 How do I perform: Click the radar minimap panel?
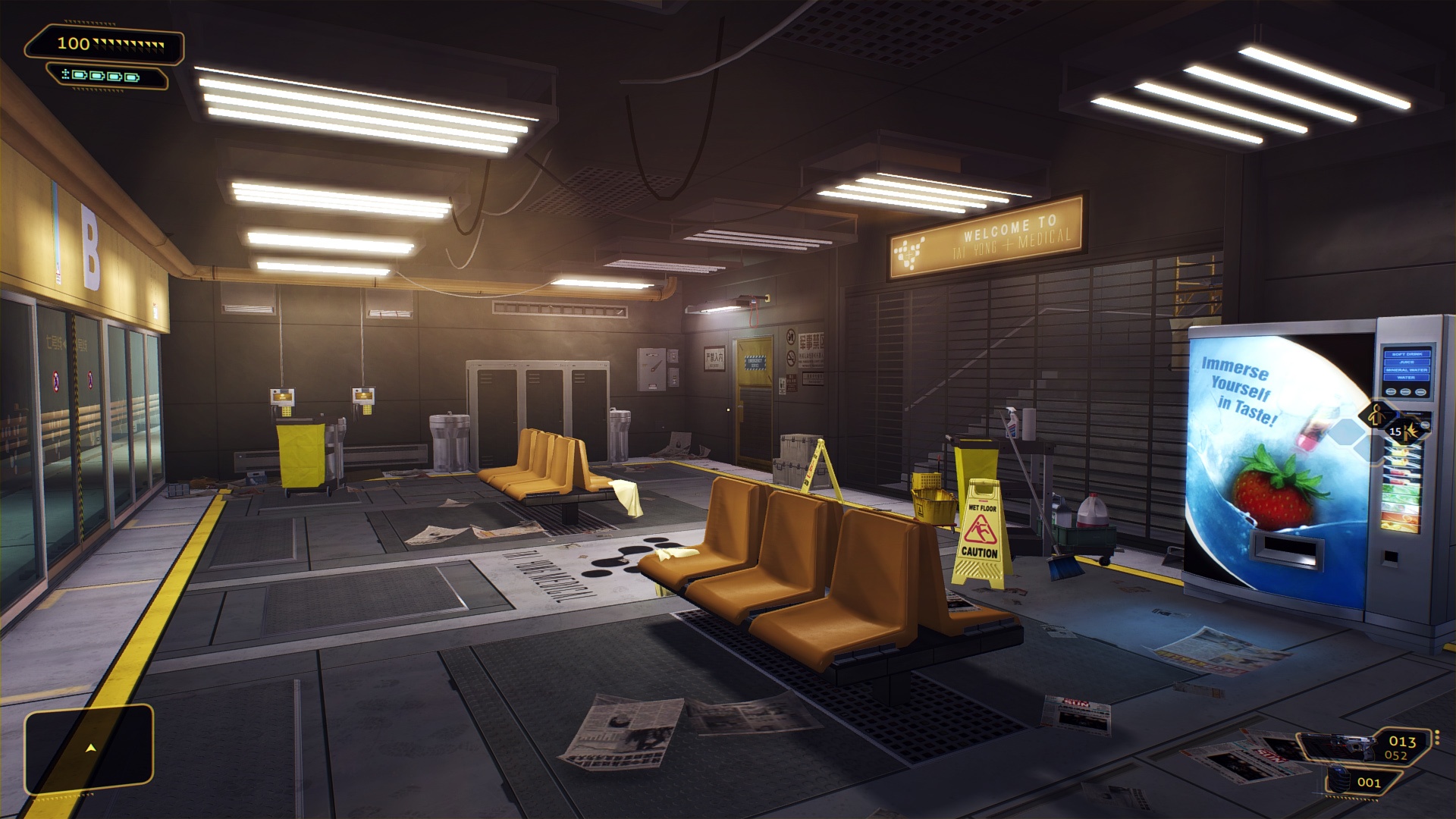89,749
